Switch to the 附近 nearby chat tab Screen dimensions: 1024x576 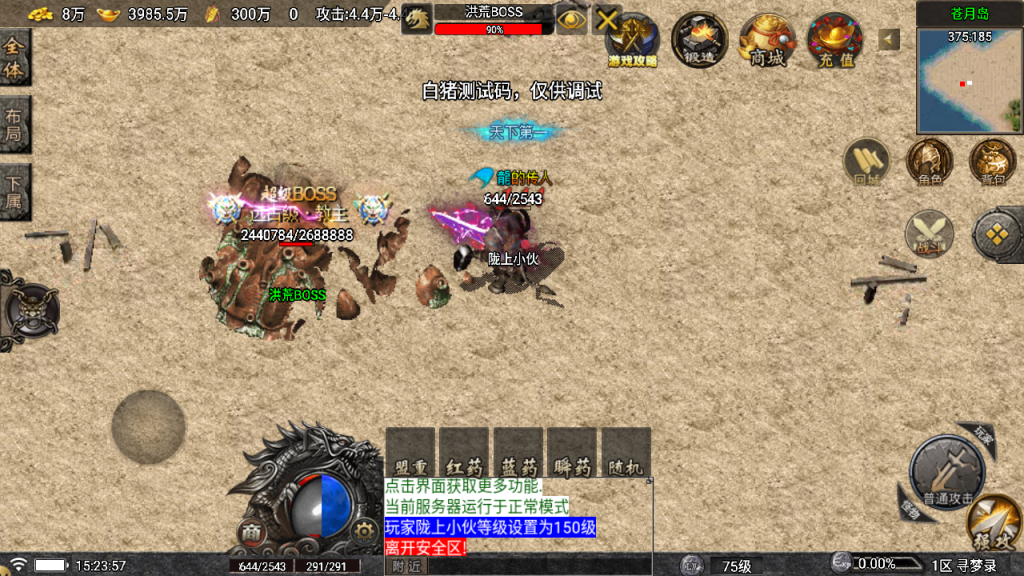pos(406,566)
